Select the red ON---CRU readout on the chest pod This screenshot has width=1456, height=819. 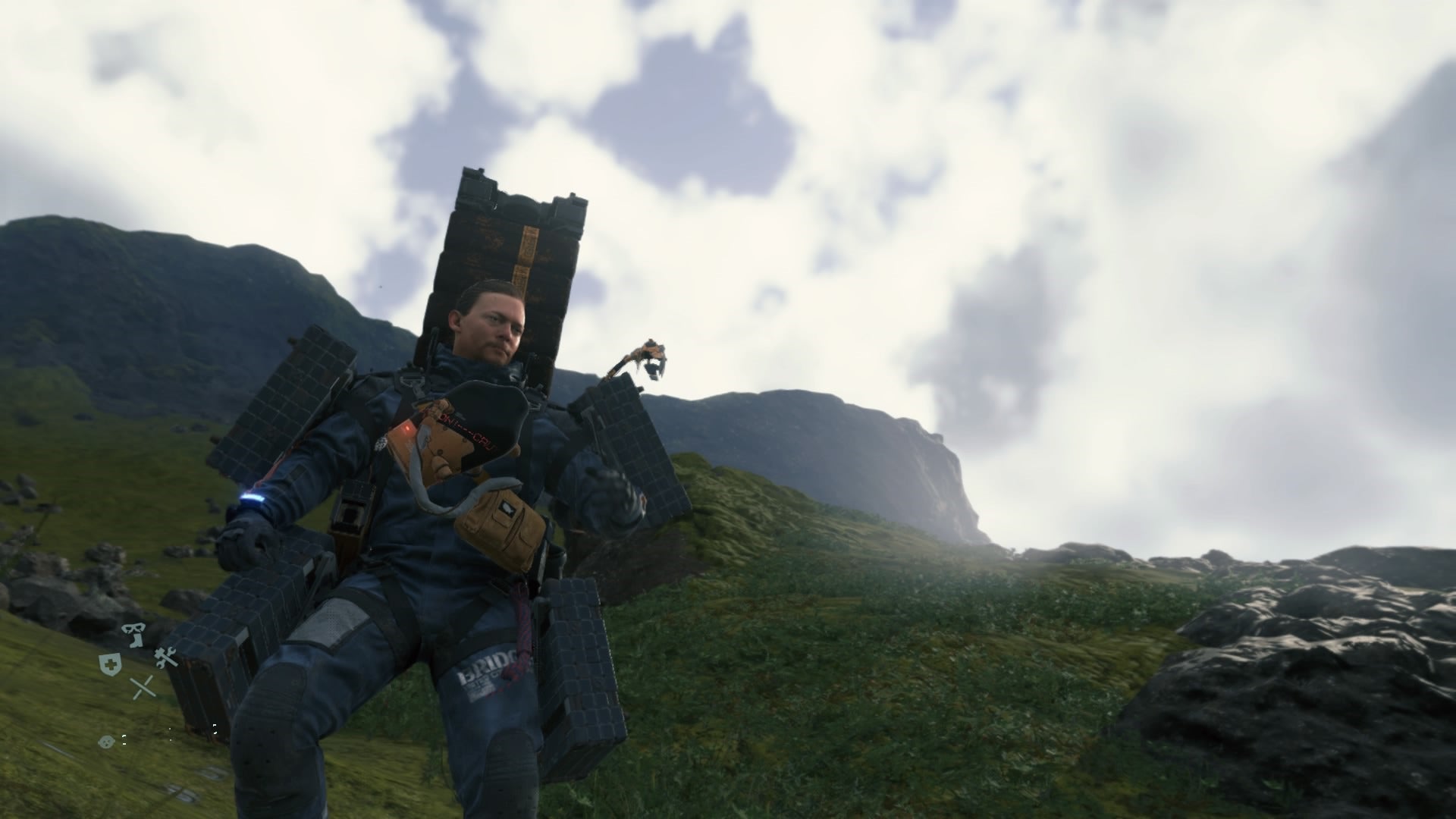click(x=463, y=431)
